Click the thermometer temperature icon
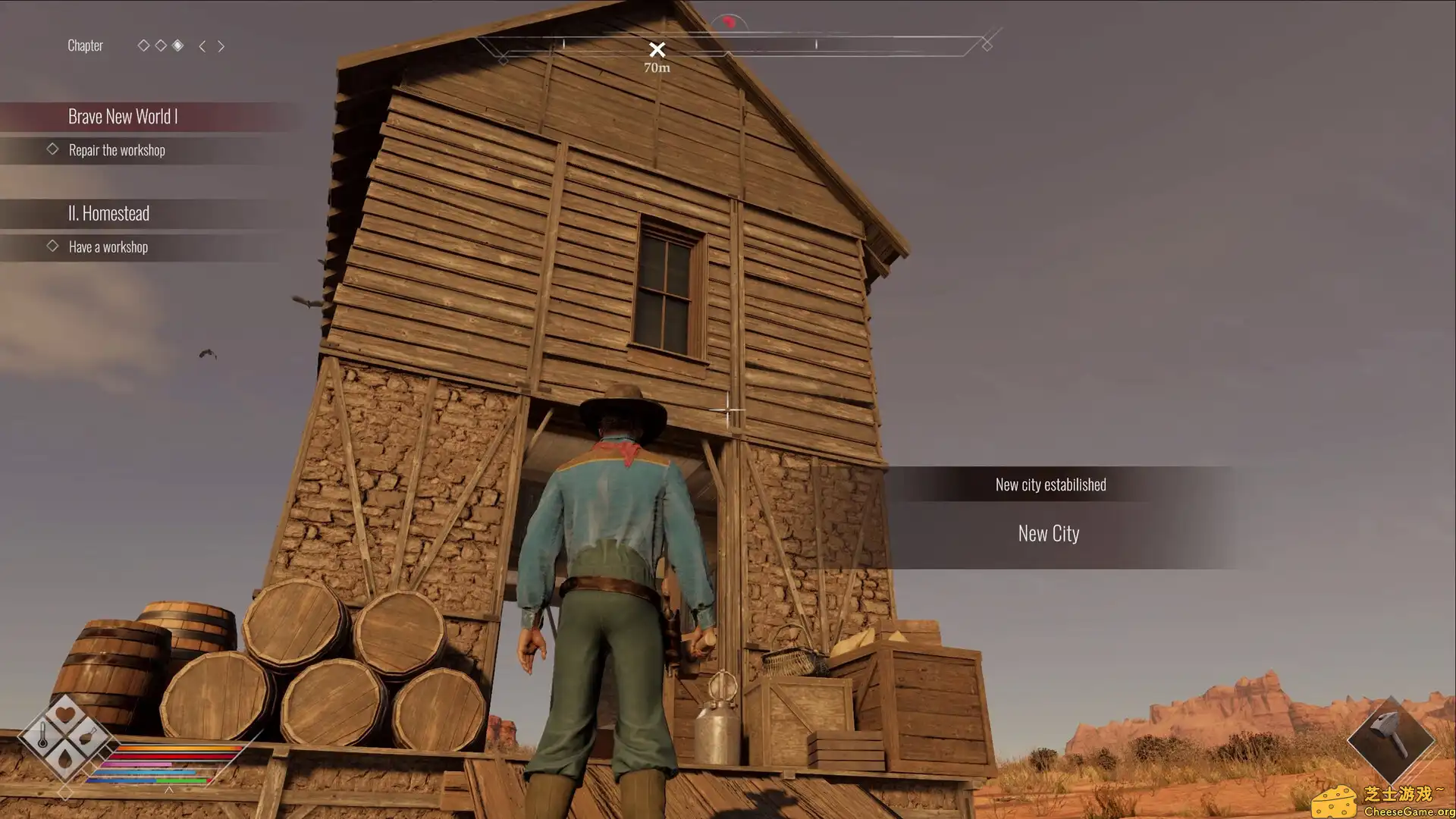The height and width of the screenshot is (819, 1456). coord(43,735)
